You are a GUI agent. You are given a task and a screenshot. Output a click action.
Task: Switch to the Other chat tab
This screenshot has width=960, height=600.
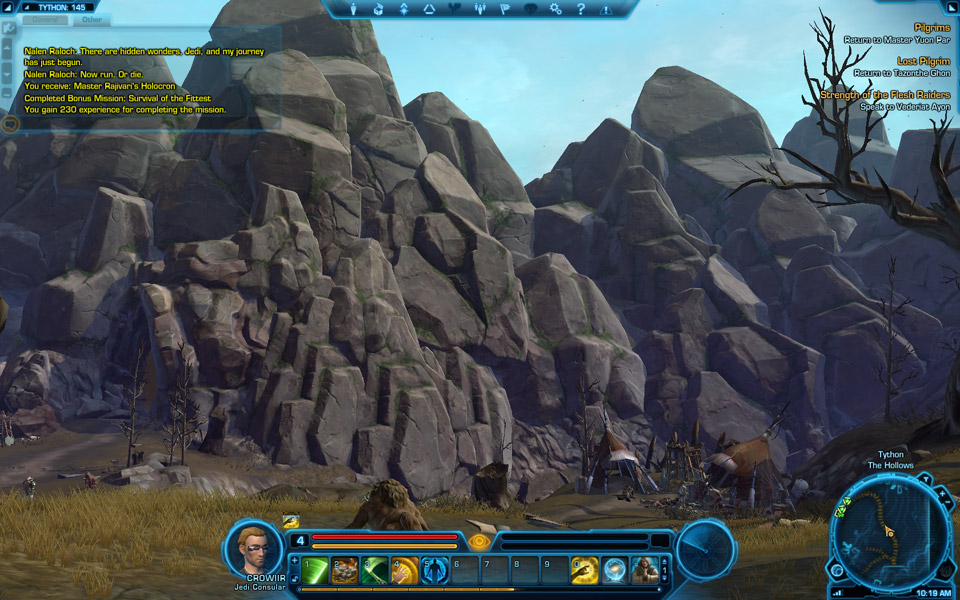pyautogui.click(x=91, y=19)
